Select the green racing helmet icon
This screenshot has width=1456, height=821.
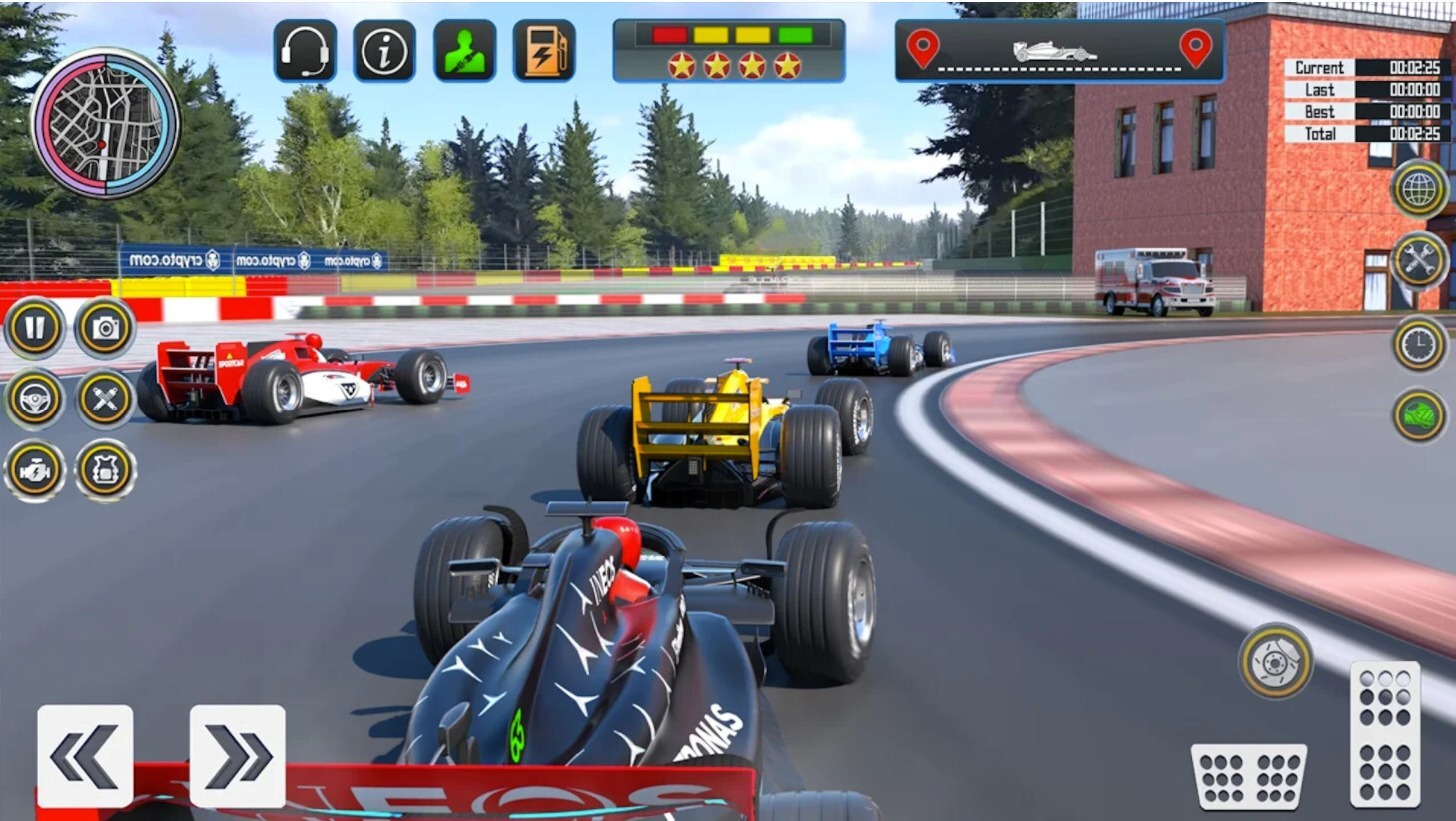(1419, 414)
